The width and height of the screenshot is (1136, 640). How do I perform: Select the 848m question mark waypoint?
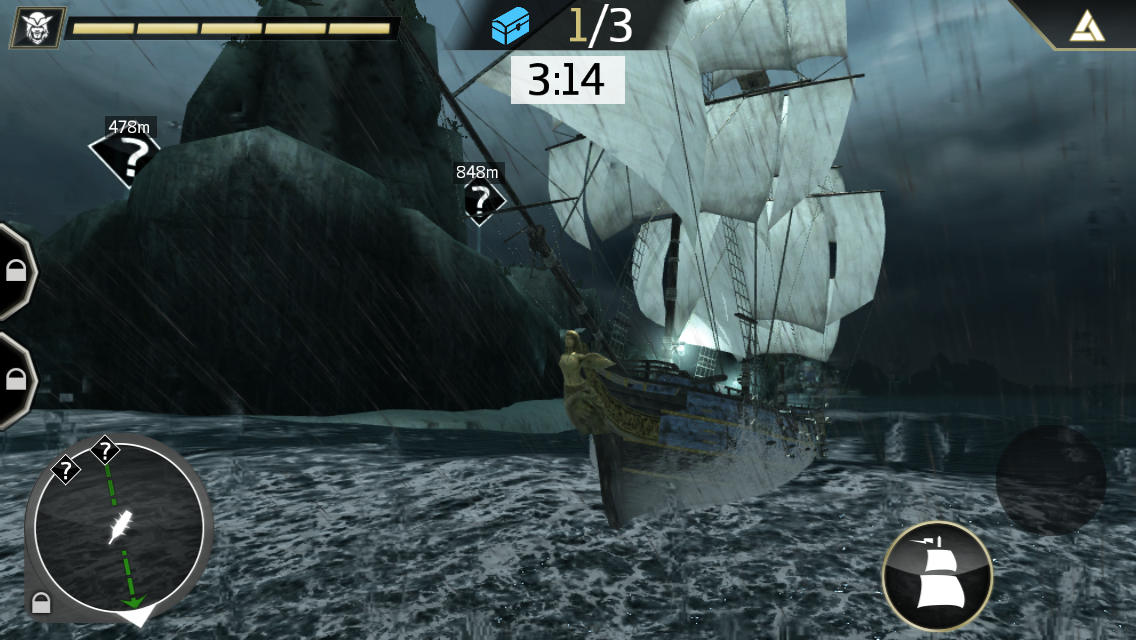[482, 201]
